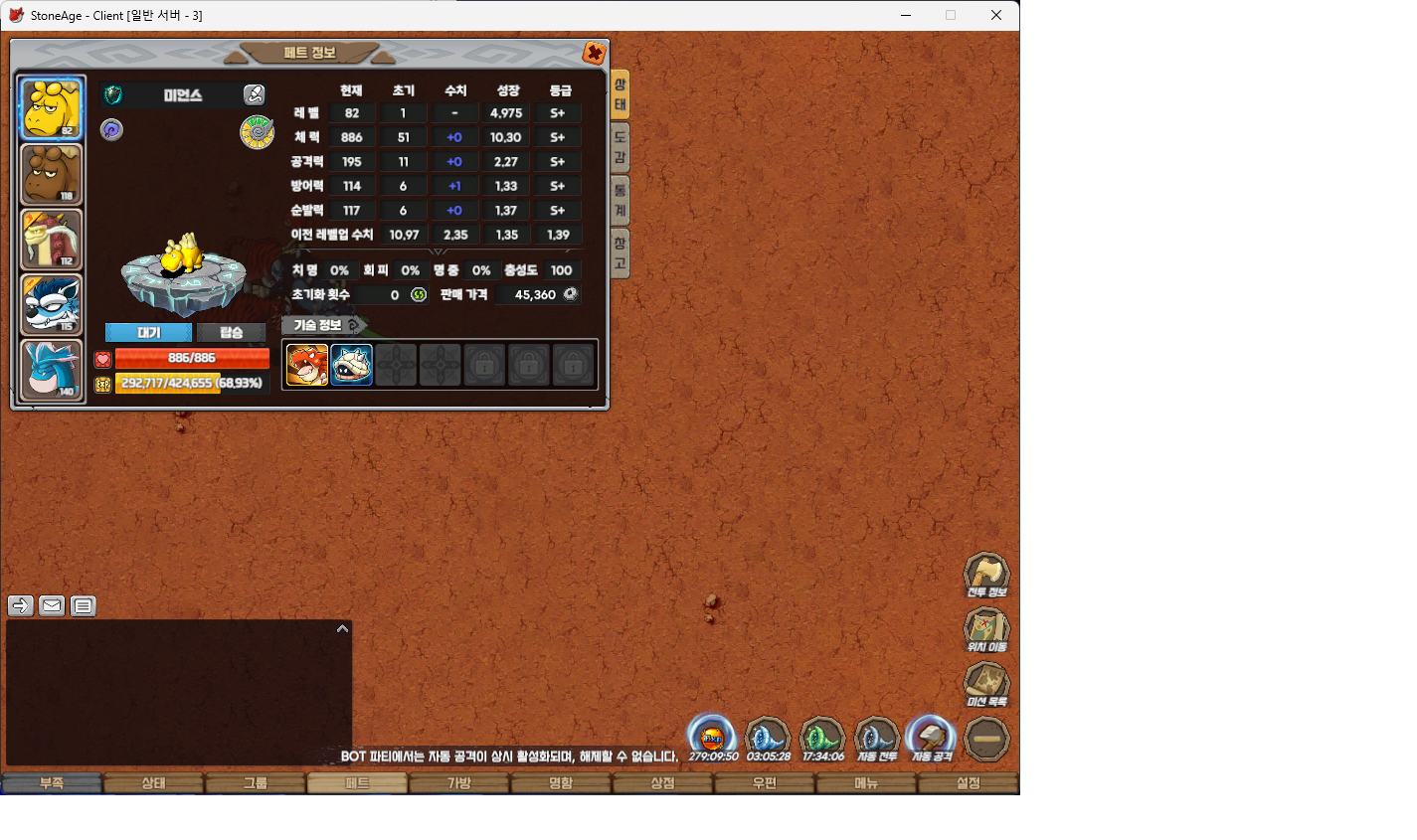
Task: Switch to the 도감 side tab
Action: (620, 146)
